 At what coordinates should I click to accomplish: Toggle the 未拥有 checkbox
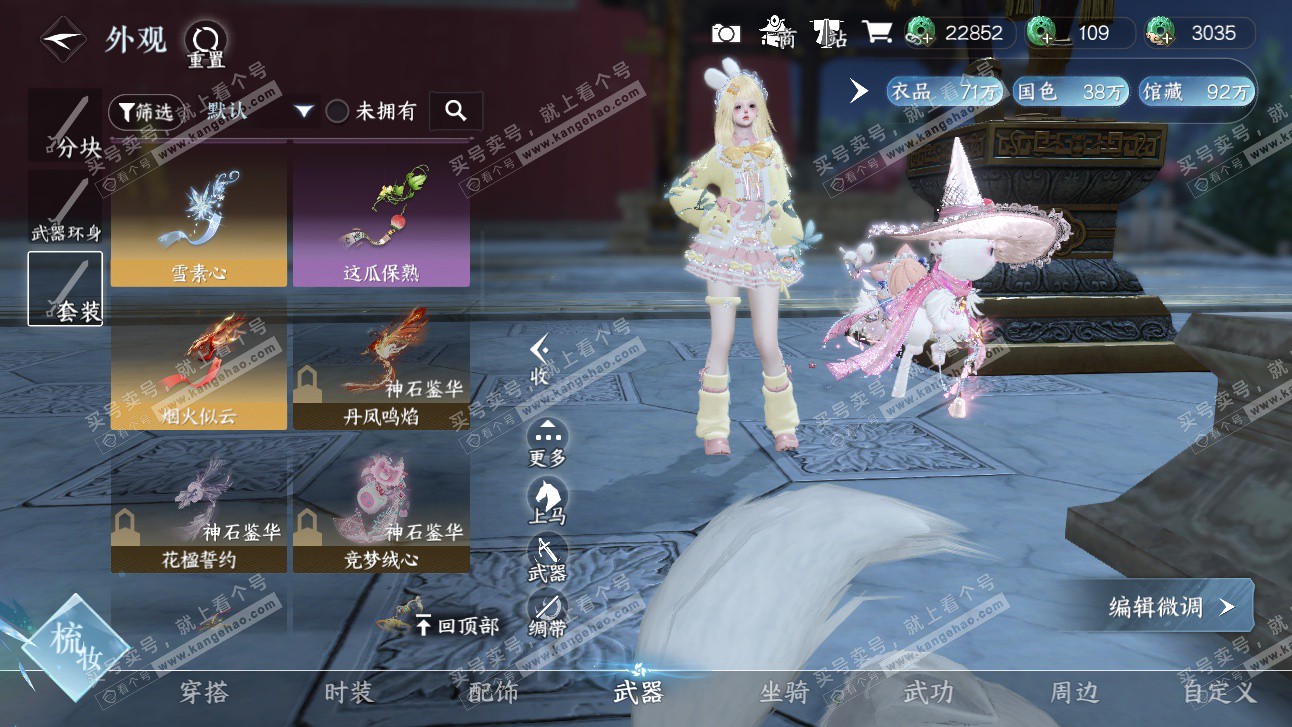click(x=338, y=112)
